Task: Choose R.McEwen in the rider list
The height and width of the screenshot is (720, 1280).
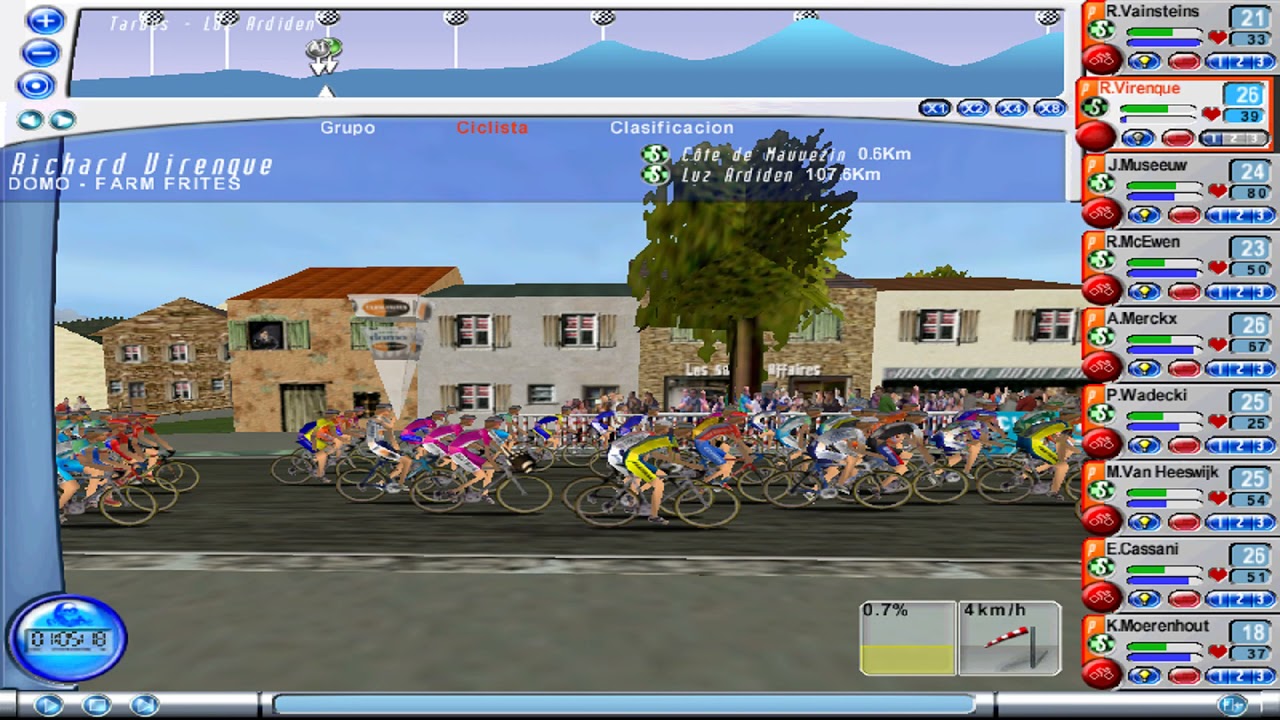Action: (1142, 242)
